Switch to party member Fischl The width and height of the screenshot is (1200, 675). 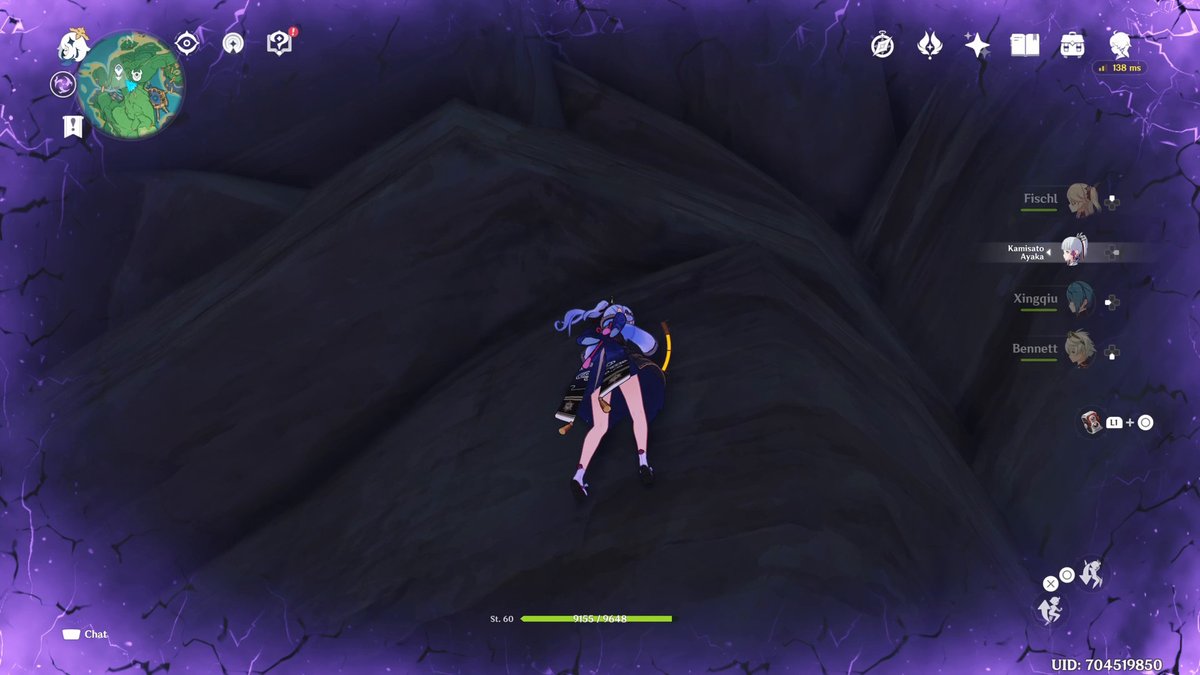click(1082, 199)
